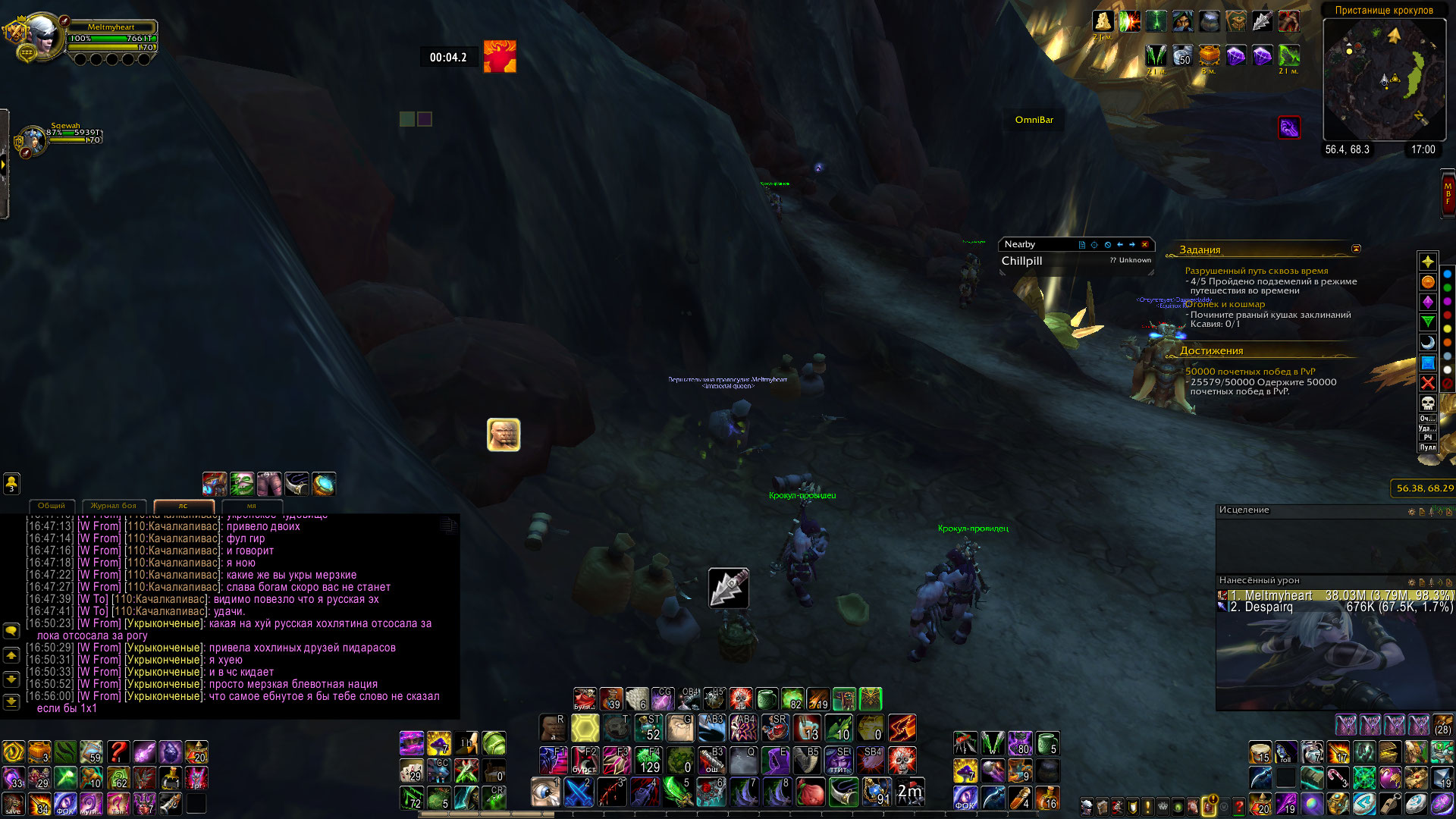Viewport: 1456px width, 819px height.
Task: Open quest Разрушенный путь сквозь время
Action: [1257, 271]
